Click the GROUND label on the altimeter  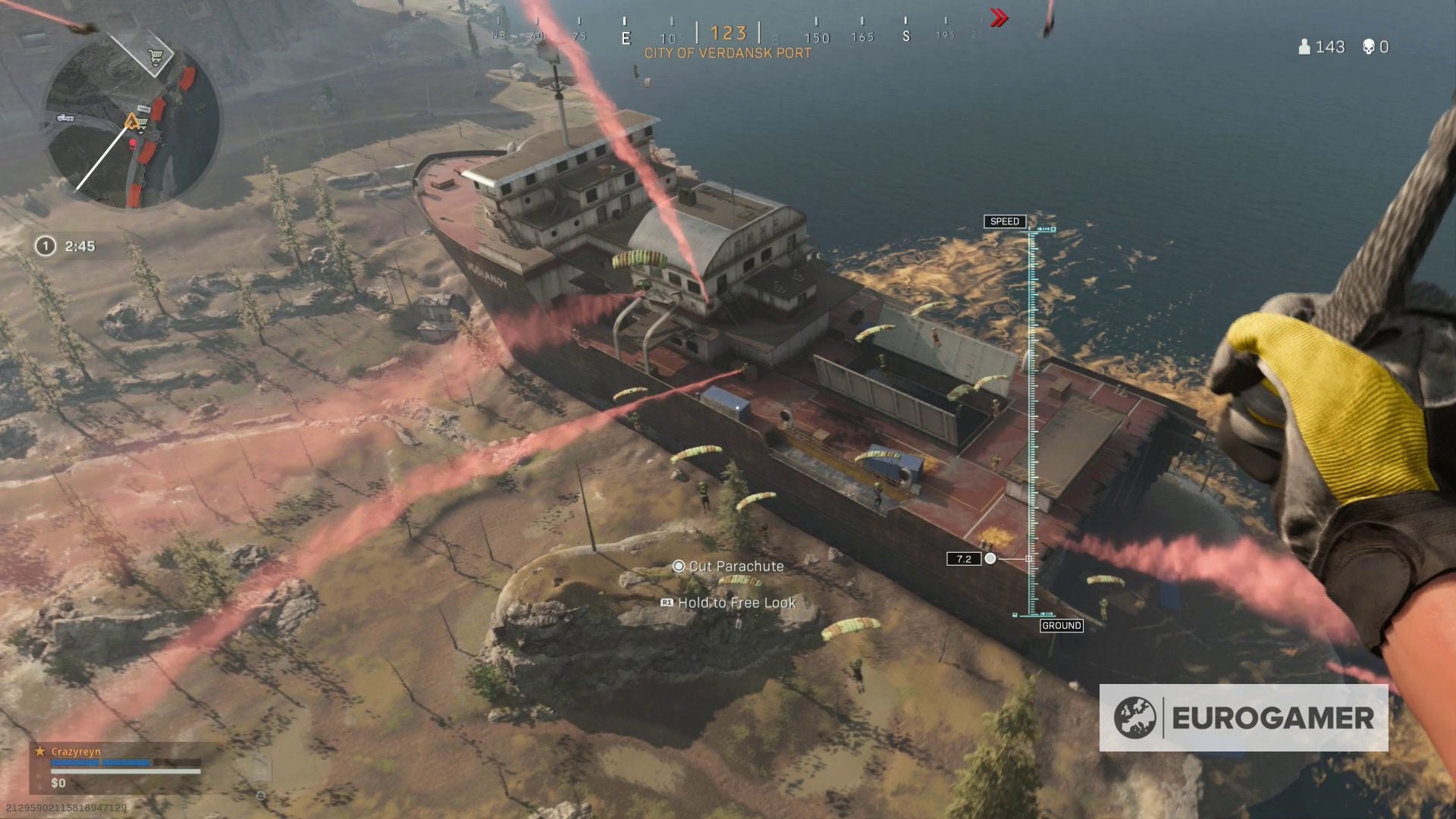1061,626
